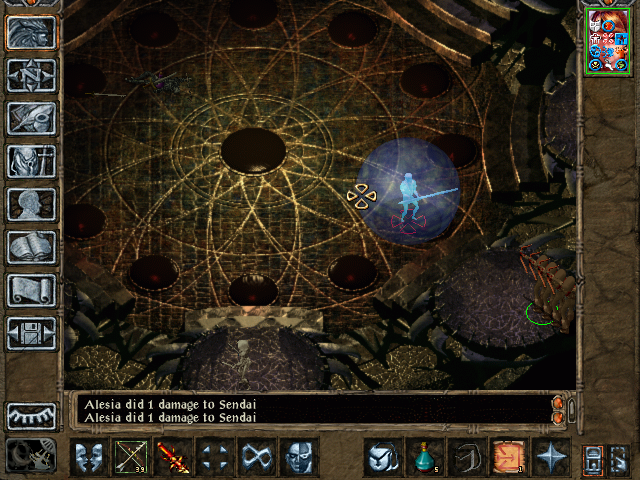Toggle the infinity-loop bard song button
This screenshot has height=480, width=640.
point(257,457)
